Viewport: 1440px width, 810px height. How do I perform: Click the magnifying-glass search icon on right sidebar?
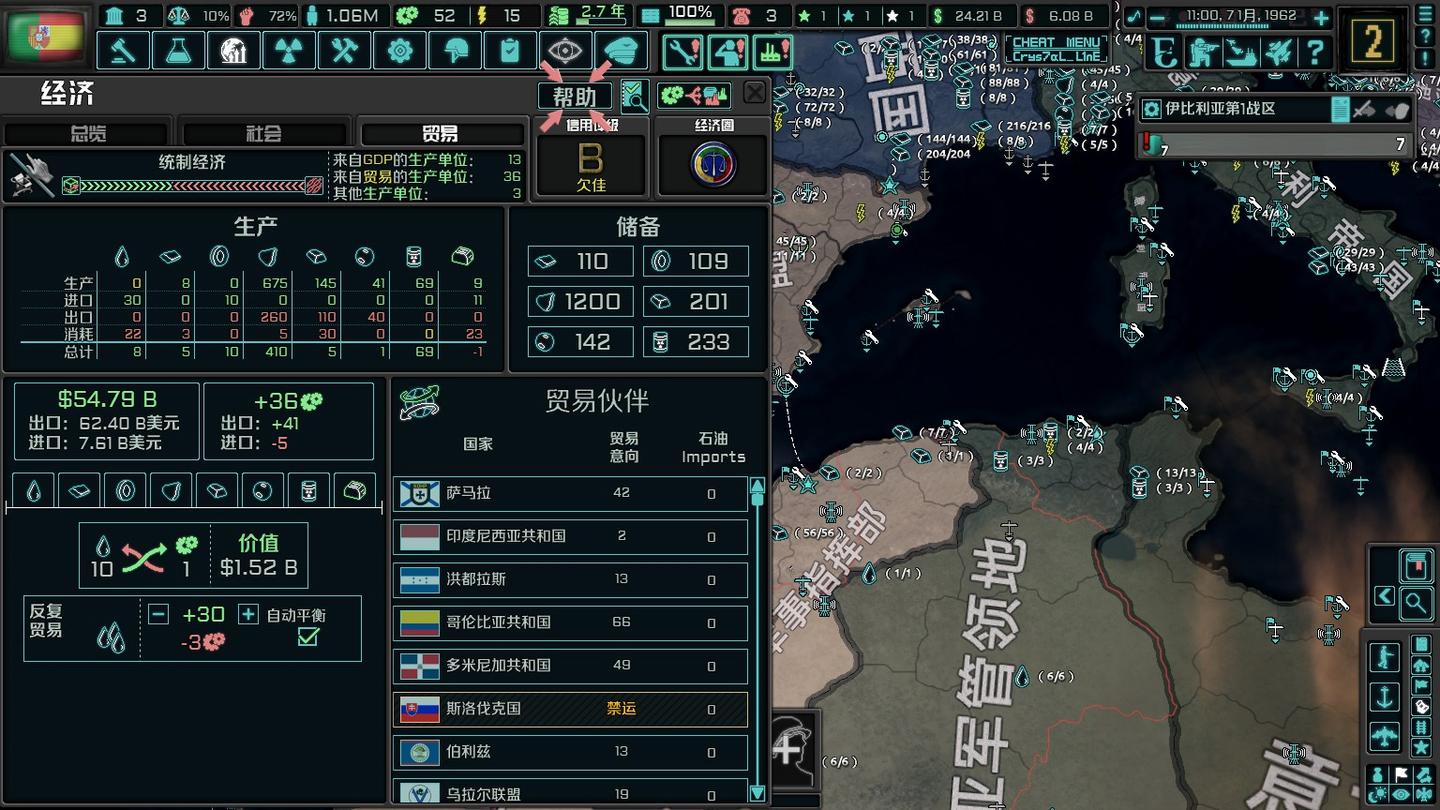[1417, 603]
